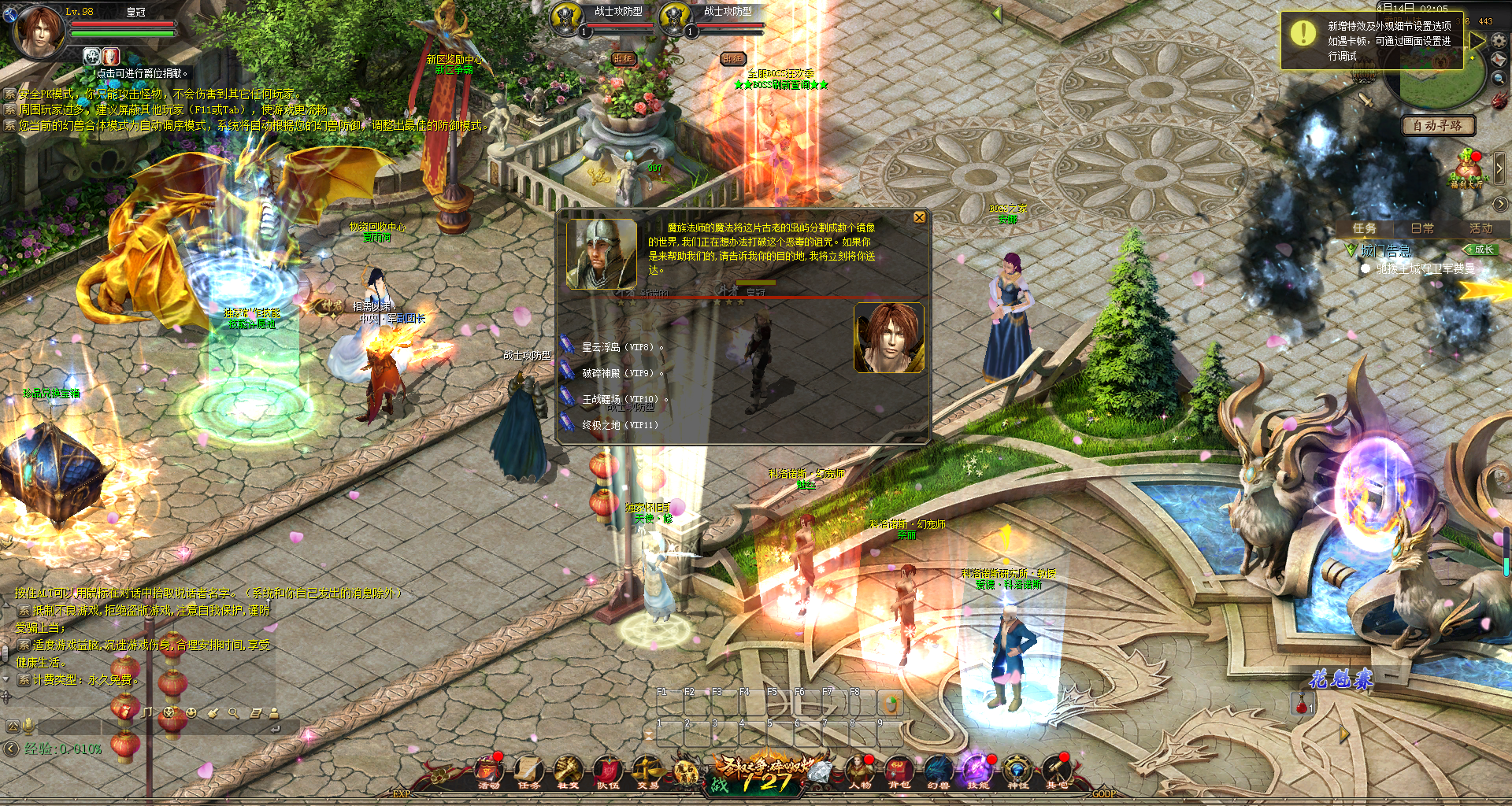Open the 任务 quest scroll button
The image size is (1512, 806).
point(528,771)
